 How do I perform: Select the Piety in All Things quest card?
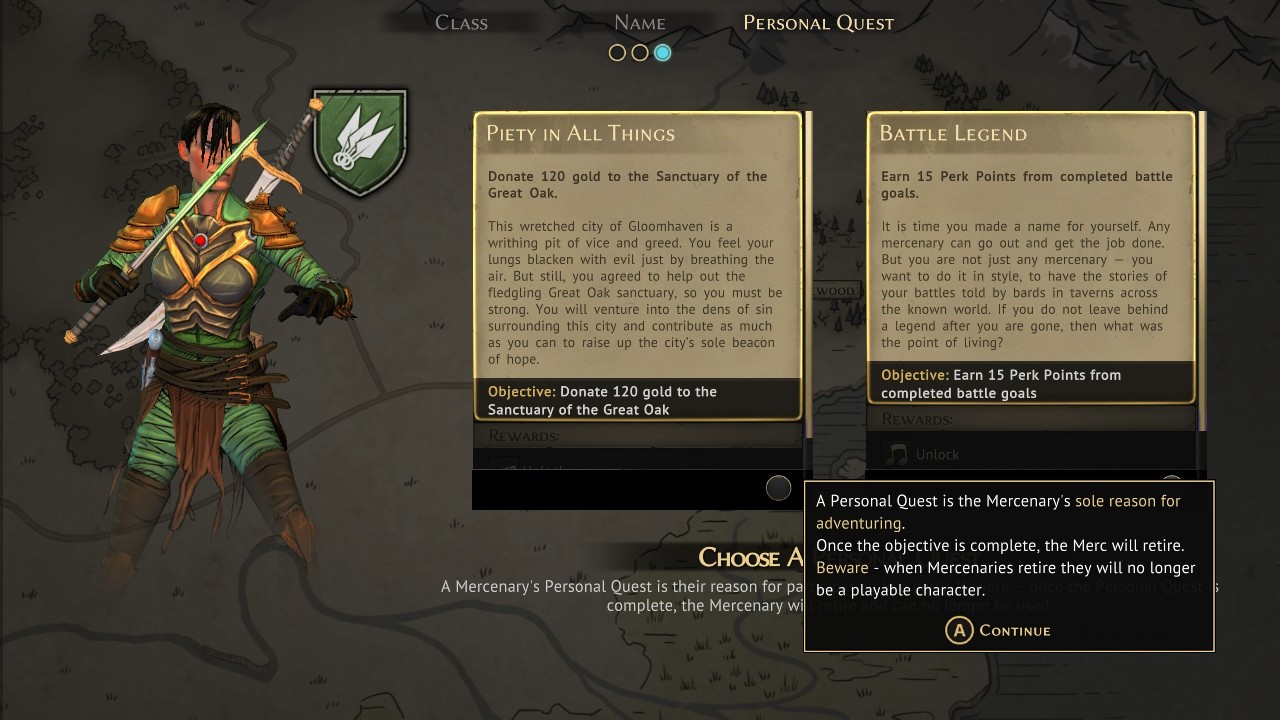click(637, 265)
